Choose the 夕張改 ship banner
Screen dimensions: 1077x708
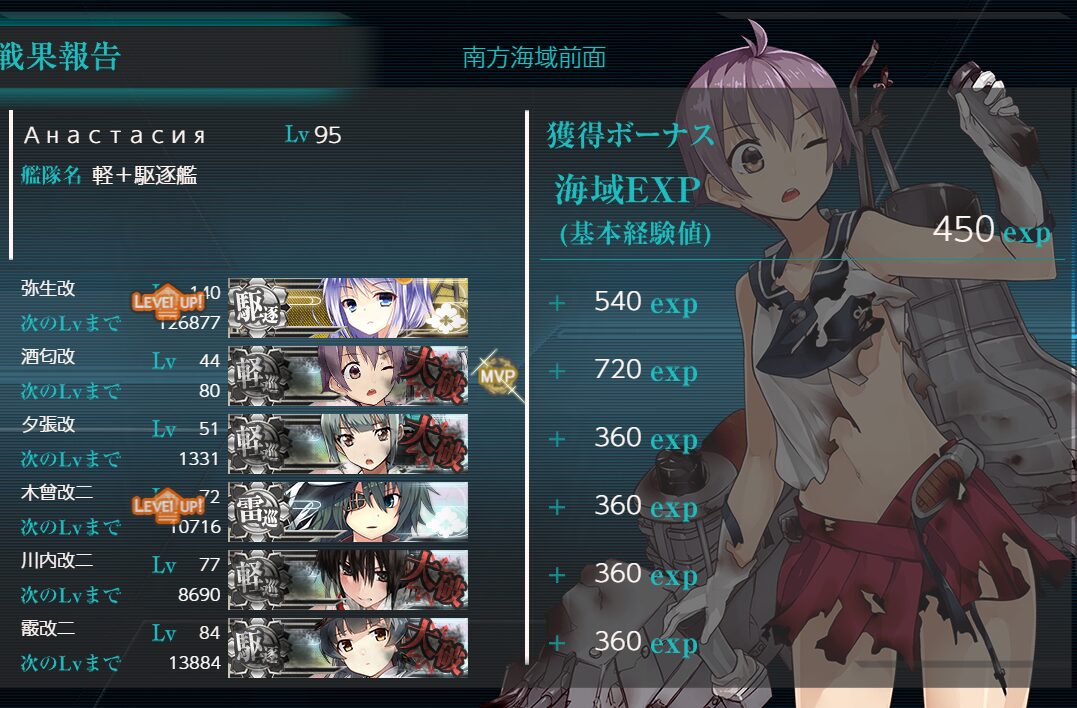coord(348,443)
